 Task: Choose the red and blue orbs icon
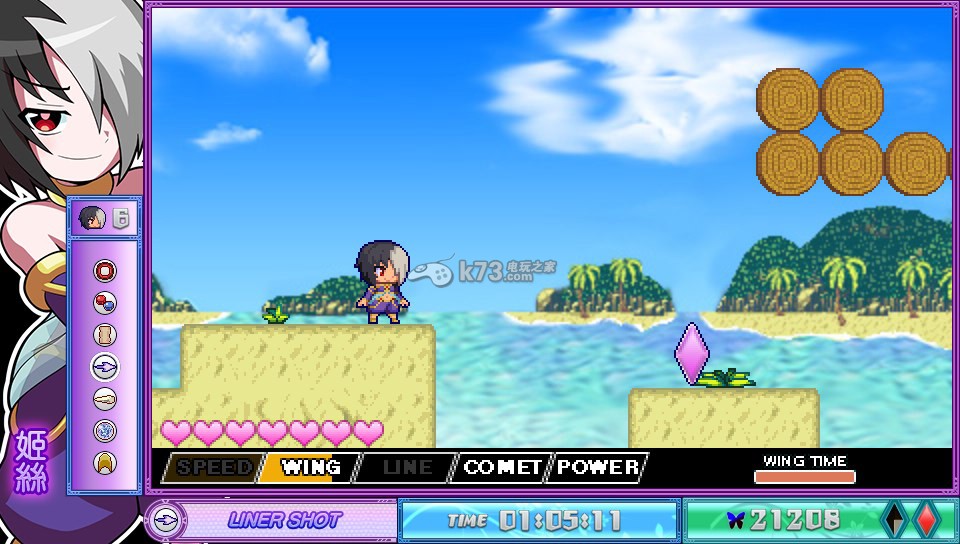coord(105,303)
